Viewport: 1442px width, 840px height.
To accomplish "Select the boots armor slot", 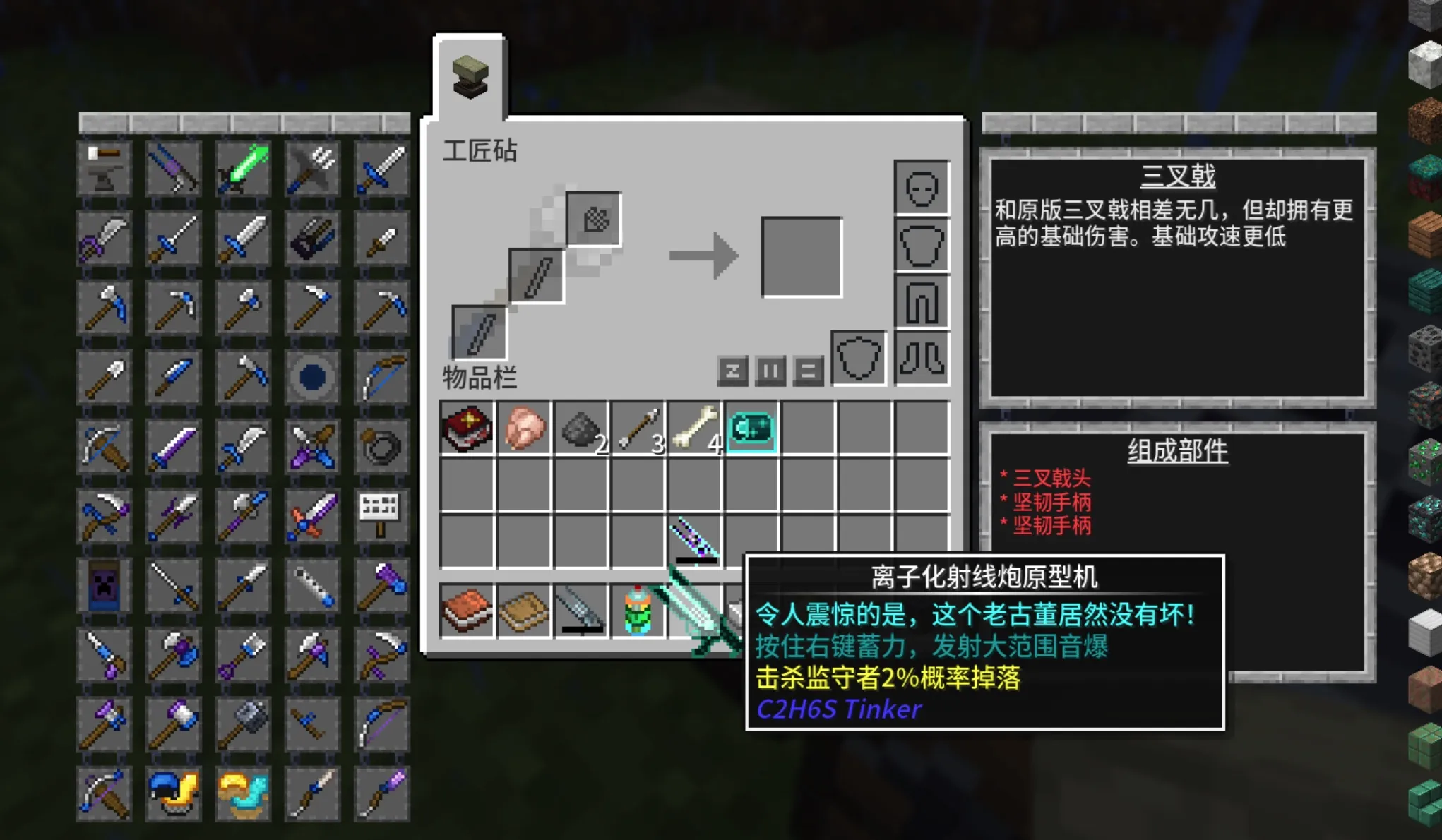I will (x=922, y=359).
